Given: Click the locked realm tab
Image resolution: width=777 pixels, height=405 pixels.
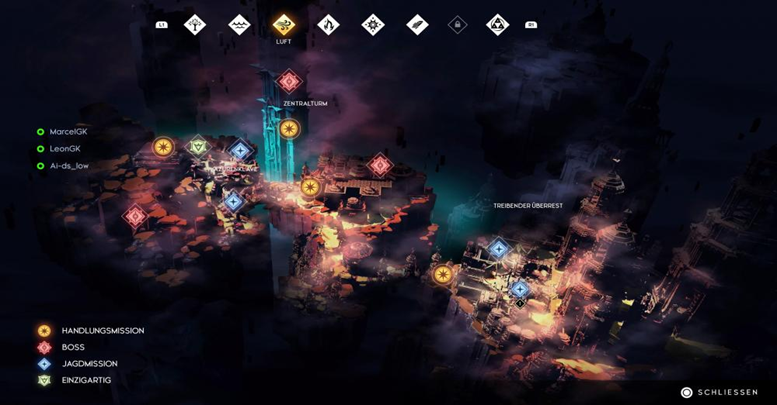Looking at the screenshot, I should [x=457, y=24].
